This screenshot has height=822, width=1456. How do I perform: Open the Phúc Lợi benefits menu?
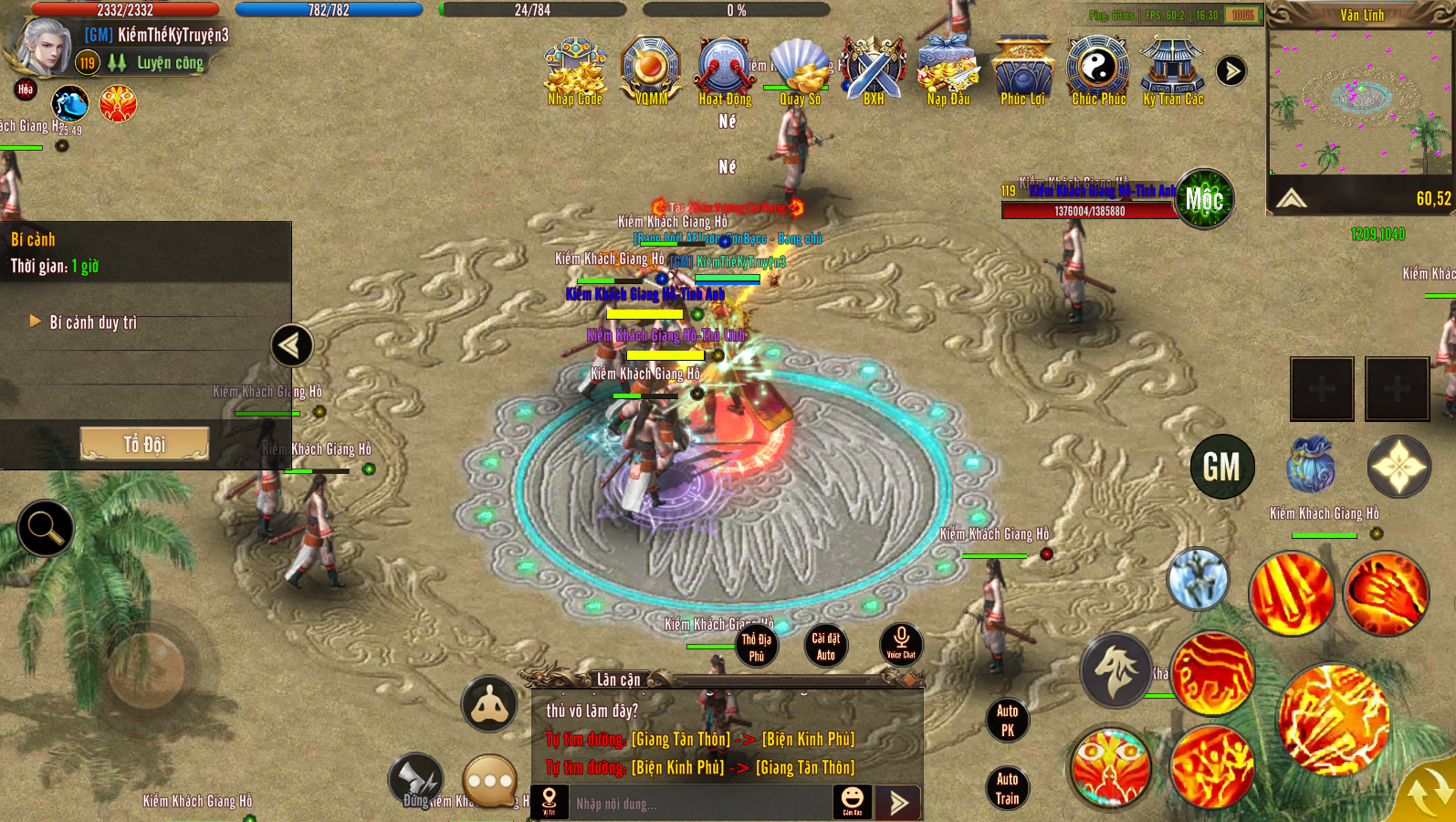coord(1022,69)
